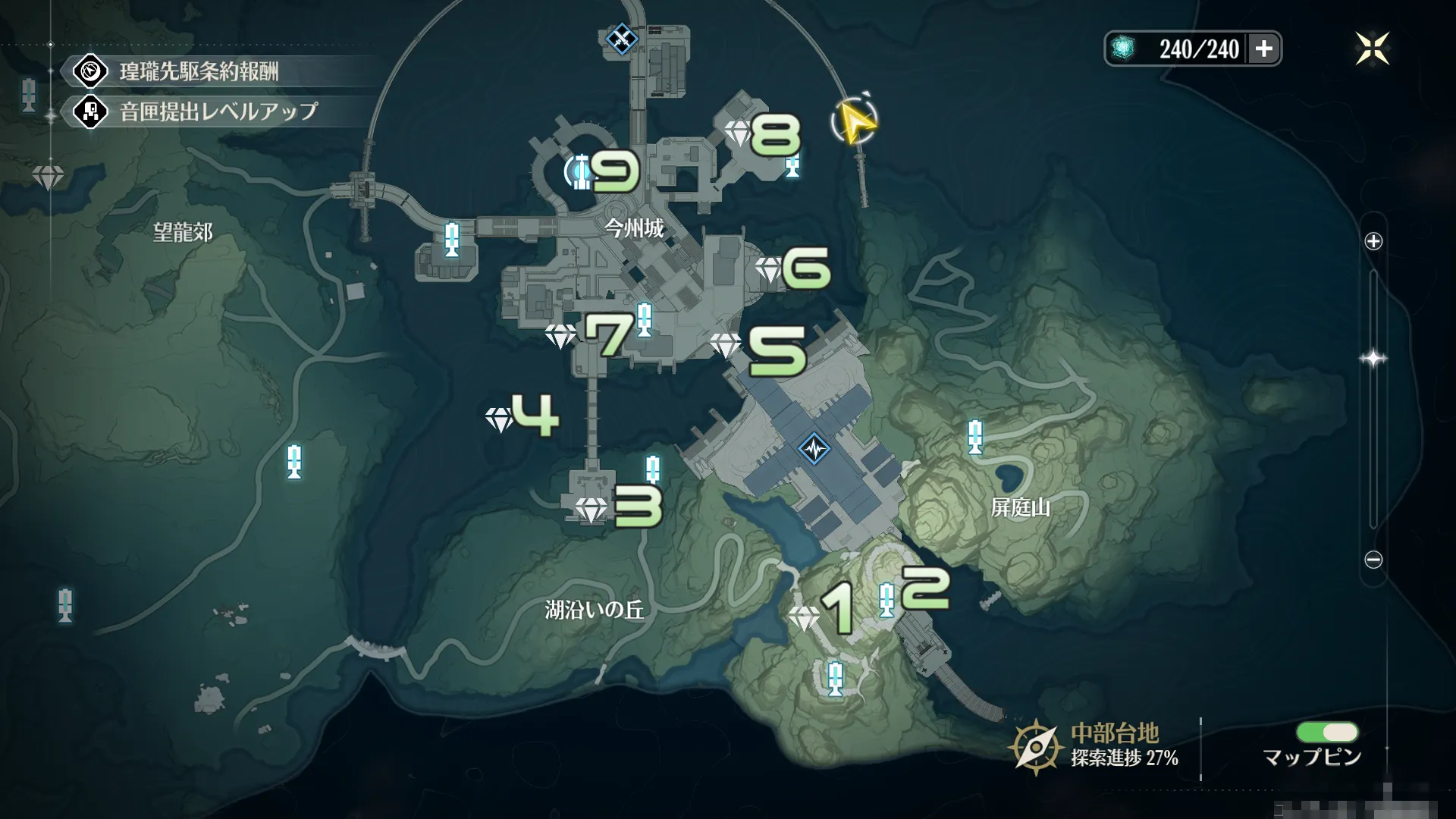Select the crossed-swords diamond marker
Image resolution: width=1456 pixels, height=819 pixels.
(x=622, y=38)
